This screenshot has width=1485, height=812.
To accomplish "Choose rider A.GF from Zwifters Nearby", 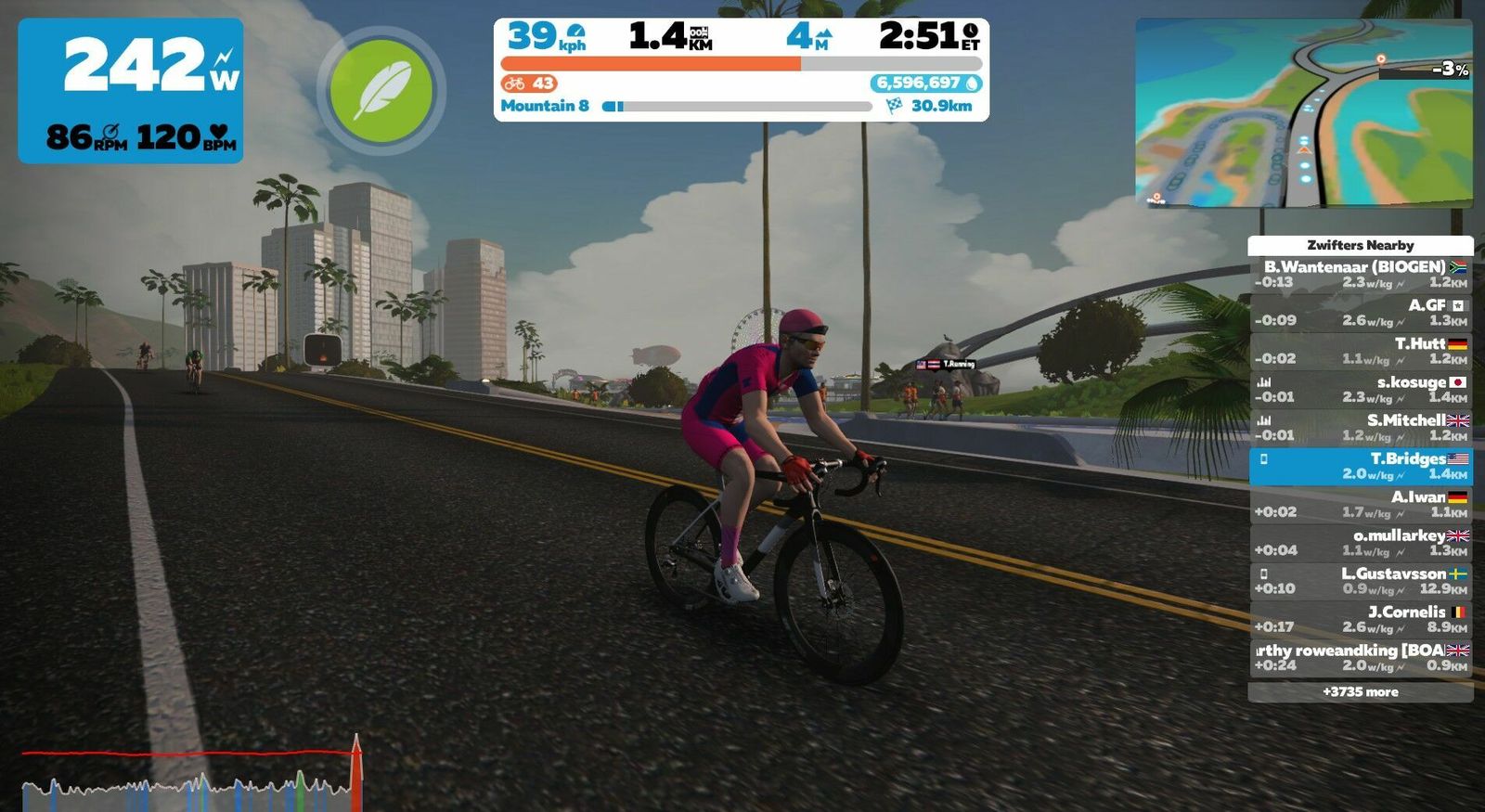I will (x=1360, y=313).
